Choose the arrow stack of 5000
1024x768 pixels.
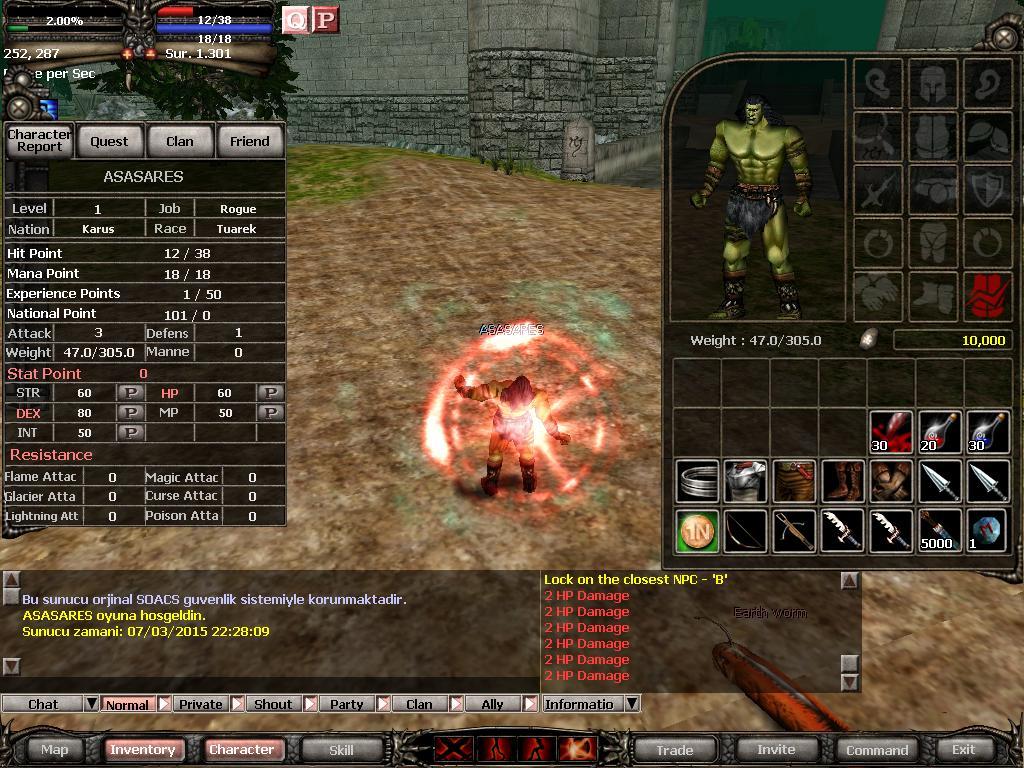point(939,530)
